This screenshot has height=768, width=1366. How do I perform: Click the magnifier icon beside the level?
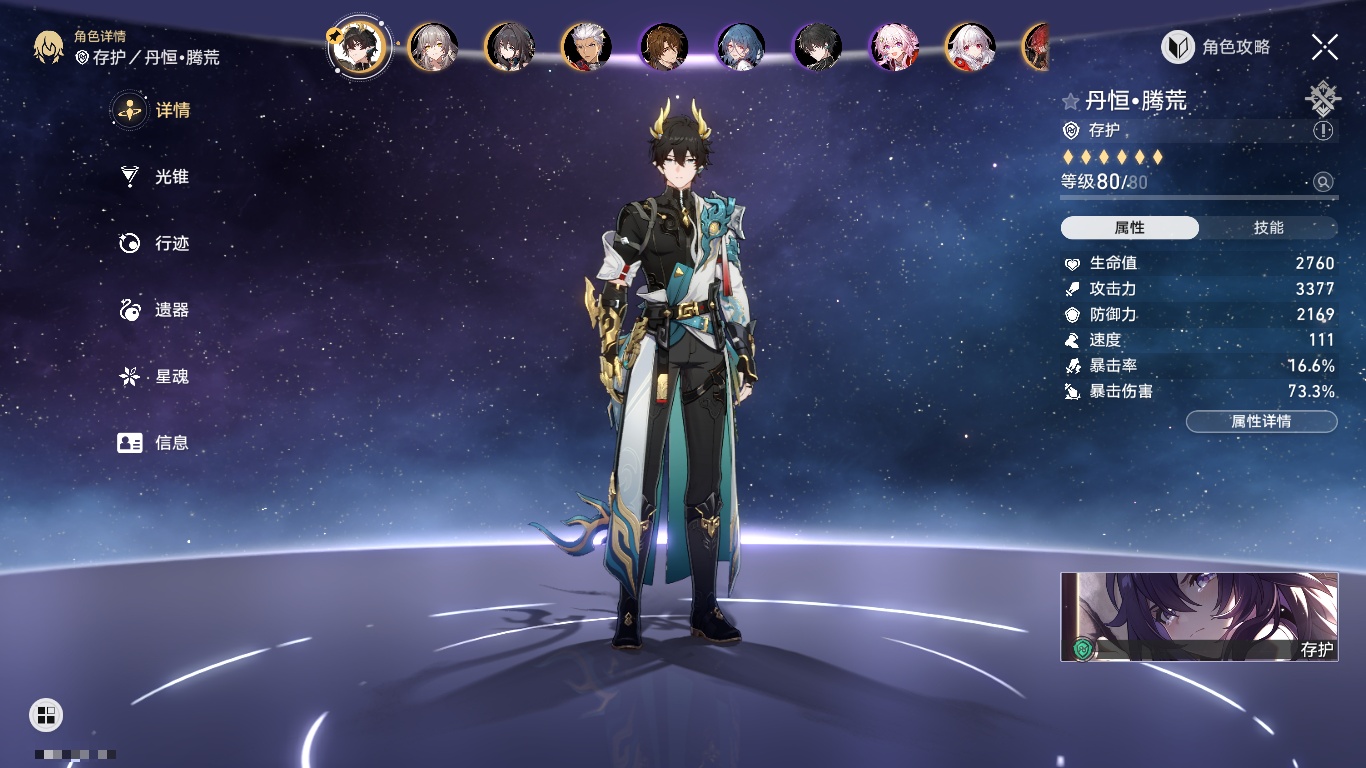click(1323, 182)
